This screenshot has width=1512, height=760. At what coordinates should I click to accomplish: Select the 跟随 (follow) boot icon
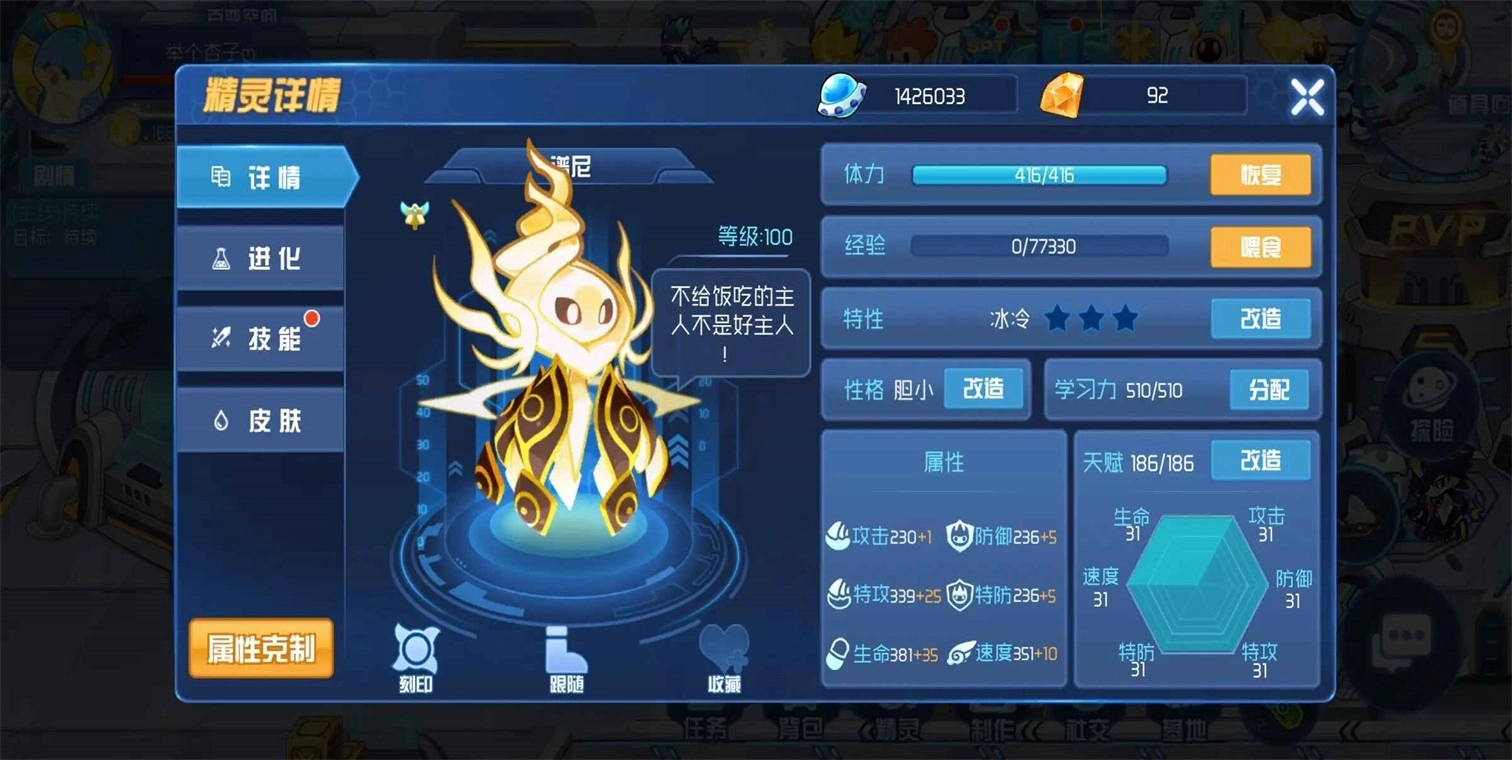click(565, 650)
